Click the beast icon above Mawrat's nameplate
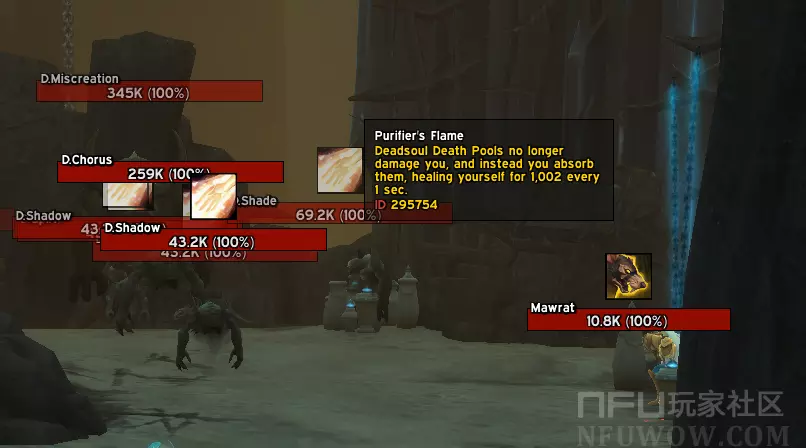This screenshot has width=806, height=448. pyautogui.click(x=628, y=276)
